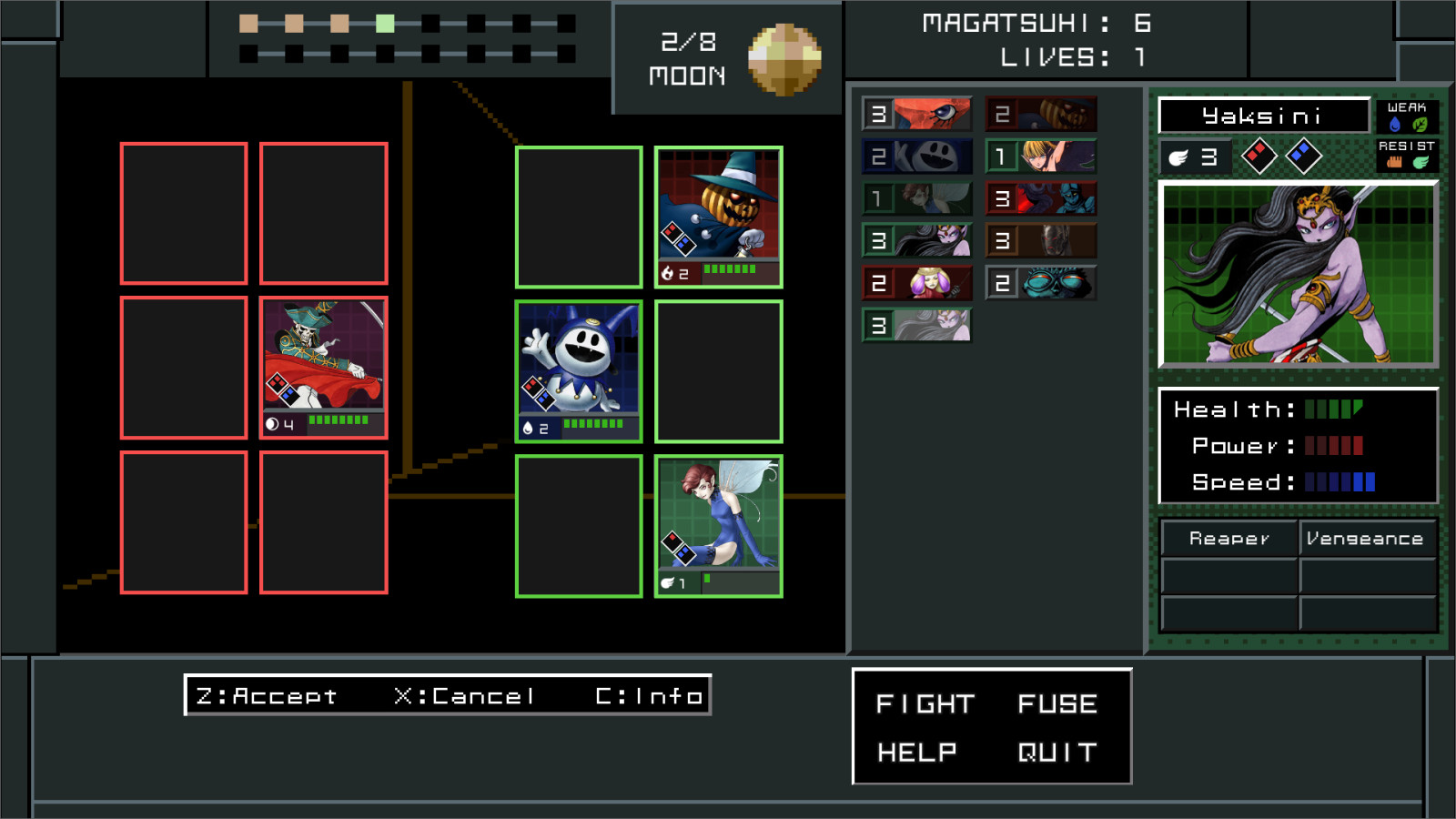Image resolution: width=1456 pixels, height=819 pixels.
Task: Pick the blue horned demon roster entry
Action: tap(1041, 198)
